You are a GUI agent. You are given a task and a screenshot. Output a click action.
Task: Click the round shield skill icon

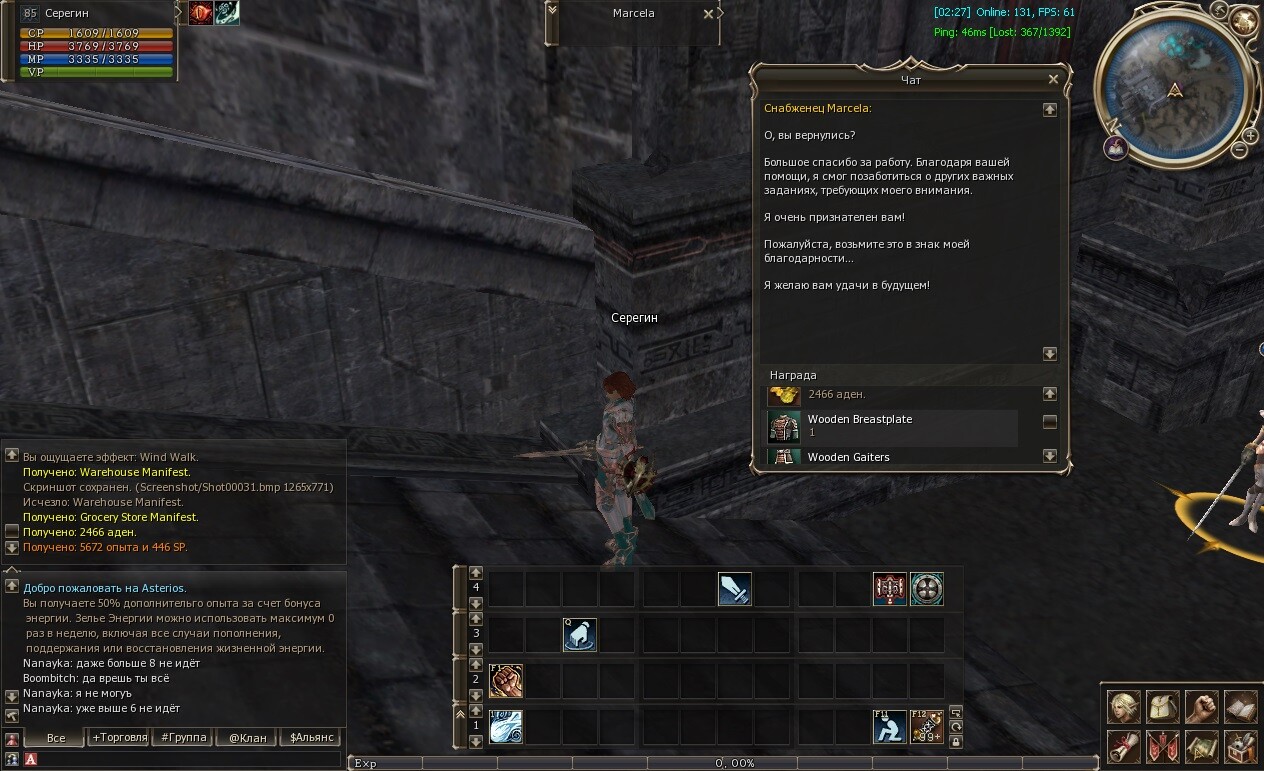(x=927, y=589)
